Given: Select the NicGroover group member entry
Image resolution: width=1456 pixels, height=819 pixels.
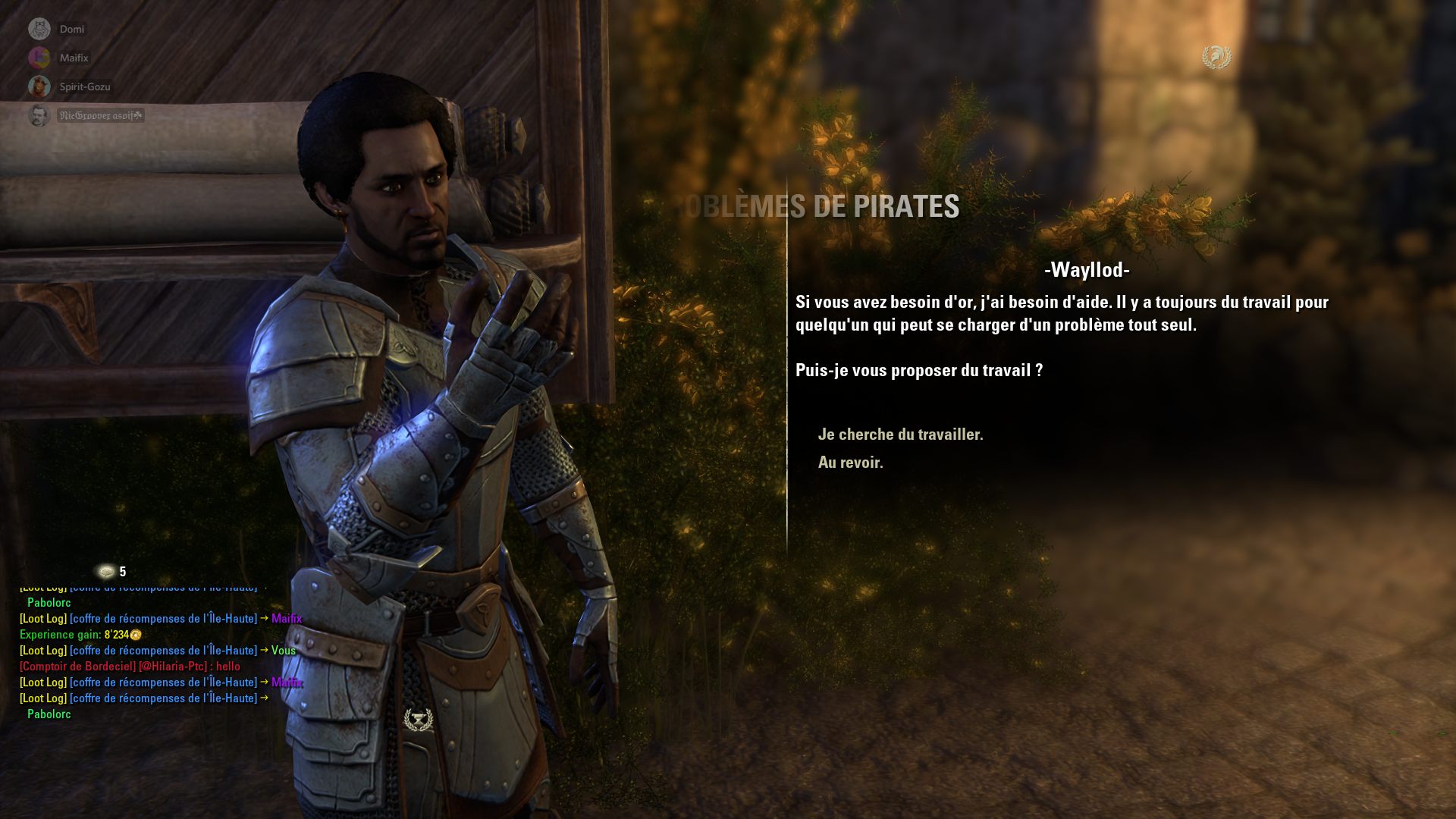Looking at the screenshot, I should click(x=100, y=116).
